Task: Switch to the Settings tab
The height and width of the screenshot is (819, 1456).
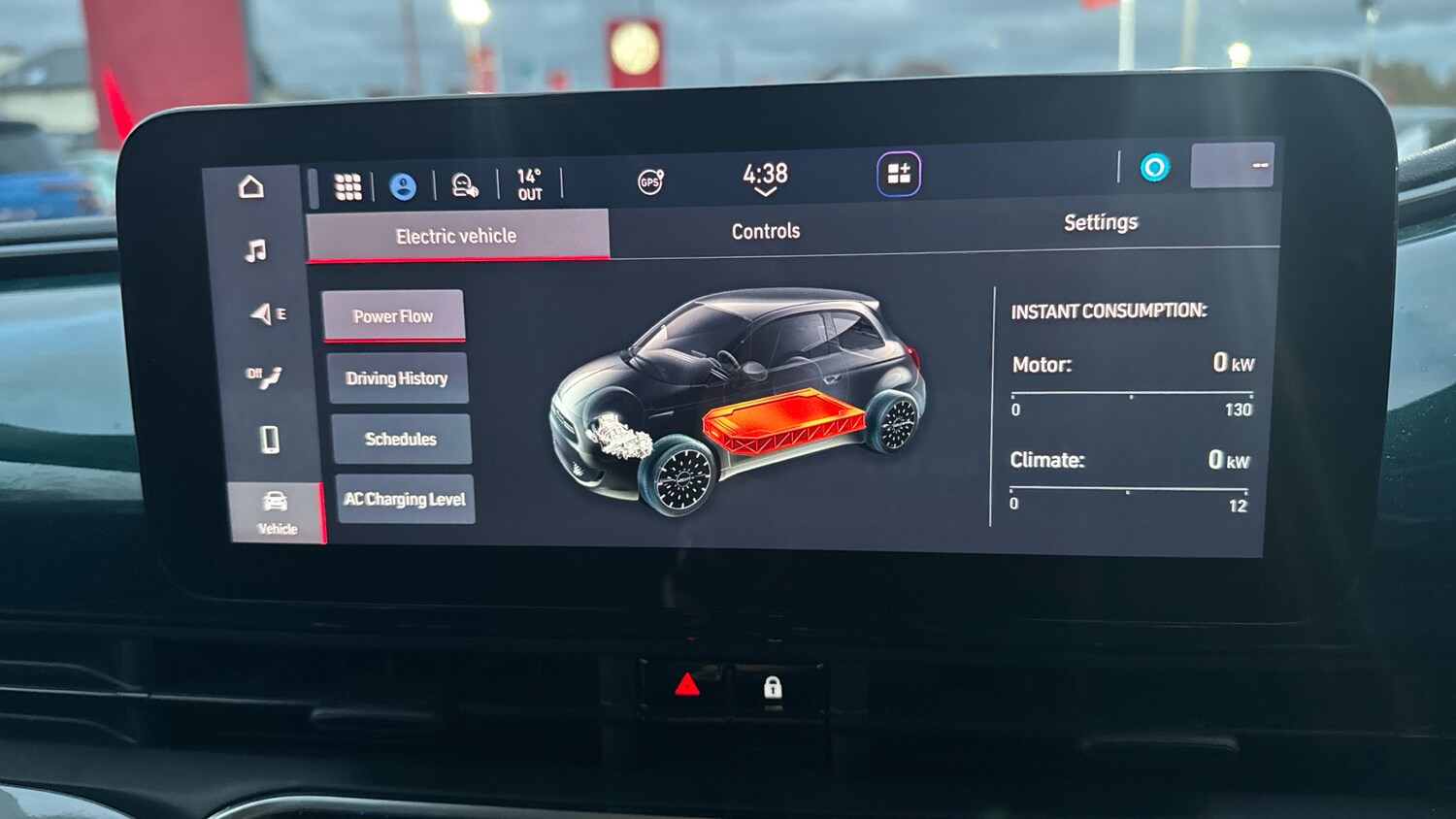Action: tap(1100, 222)
